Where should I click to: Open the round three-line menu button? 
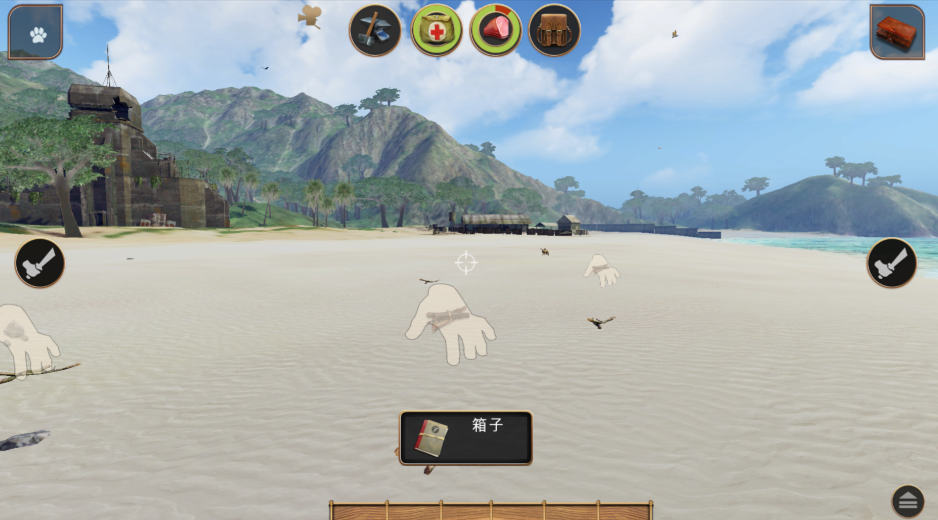[x=907, y=501]
